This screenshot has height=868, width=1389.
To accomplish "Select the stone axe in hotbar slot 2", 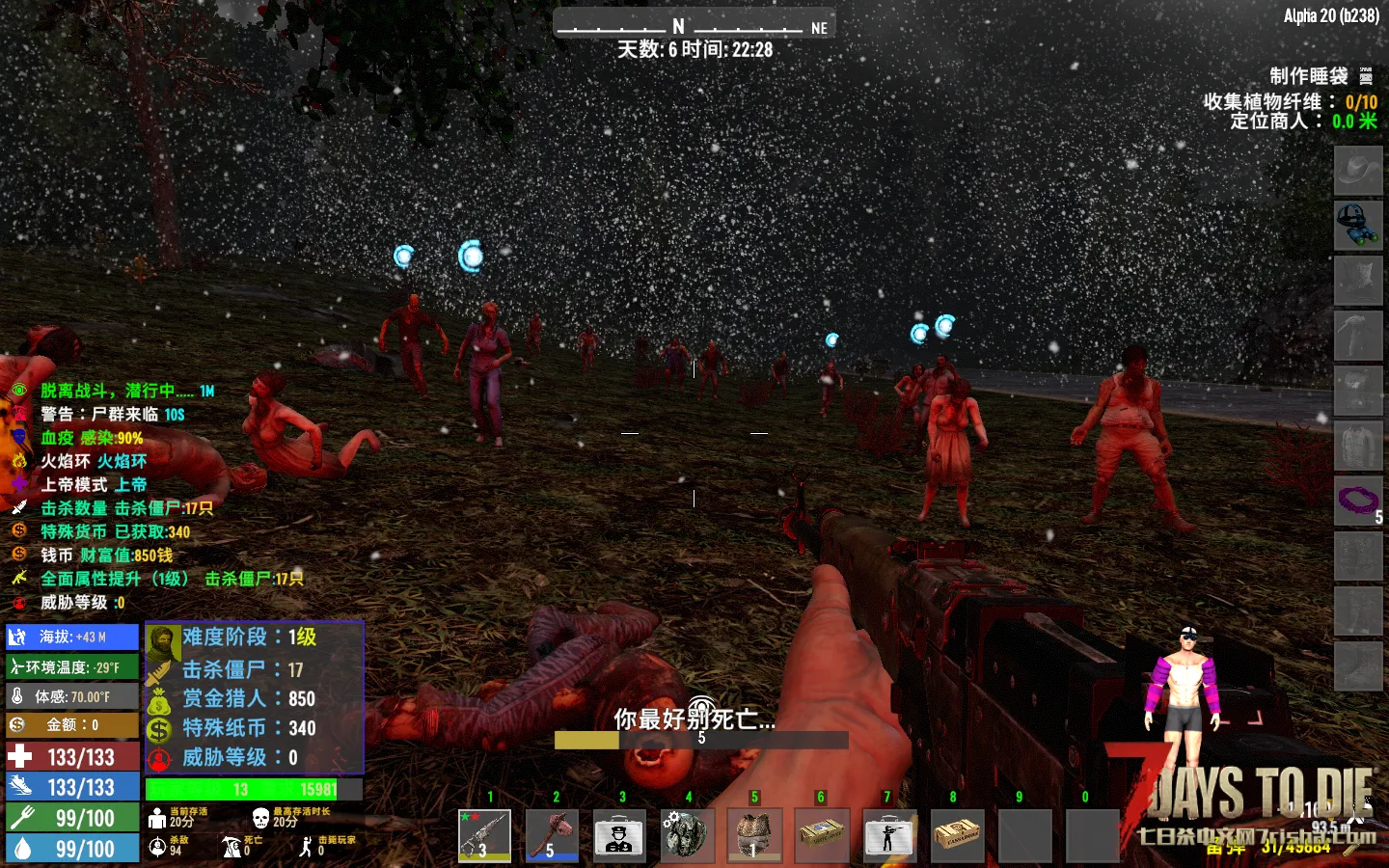I will (551, 834).
